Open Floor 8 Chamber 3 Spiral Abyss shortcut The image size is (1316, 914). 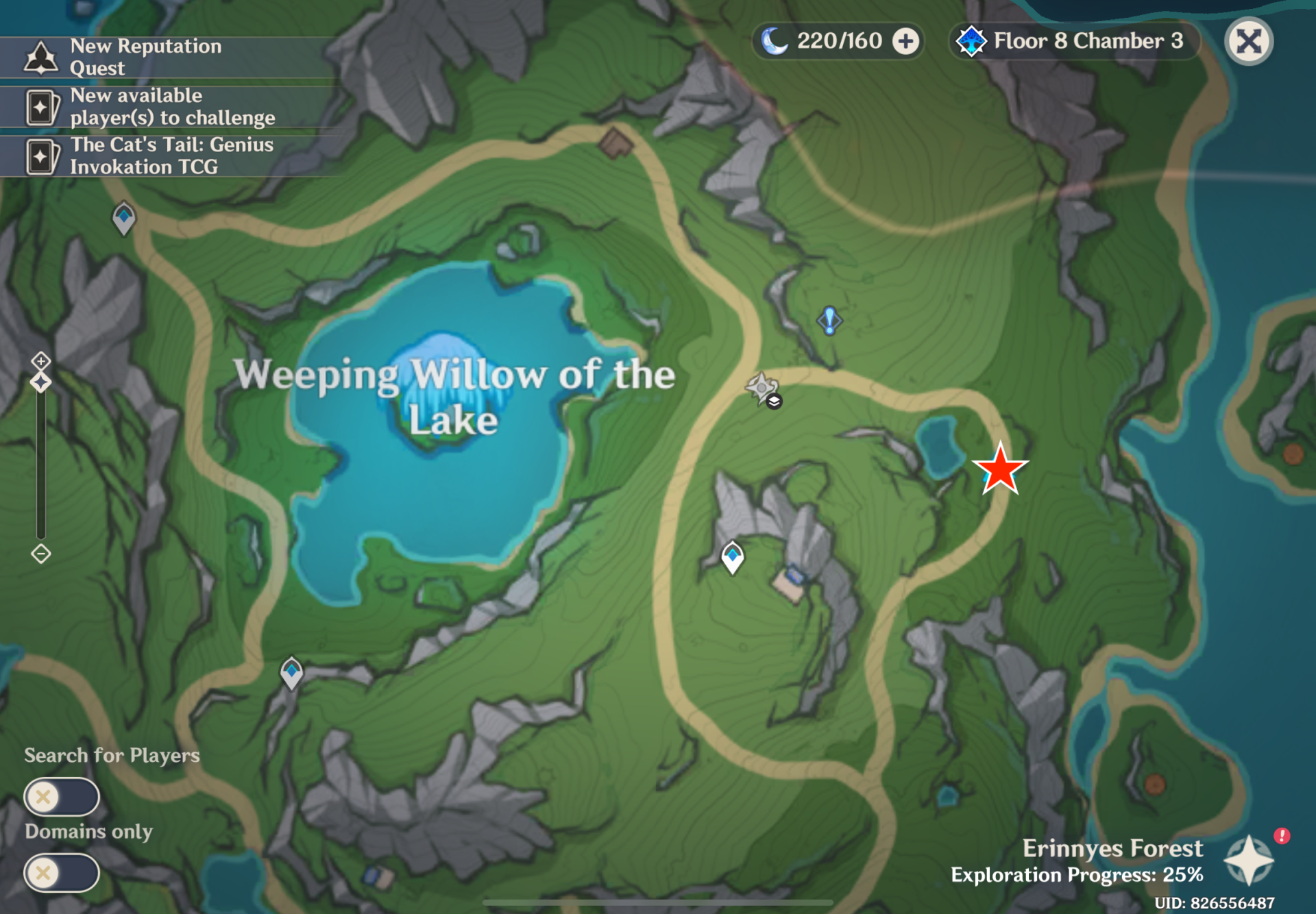(x=1073, y=41)
